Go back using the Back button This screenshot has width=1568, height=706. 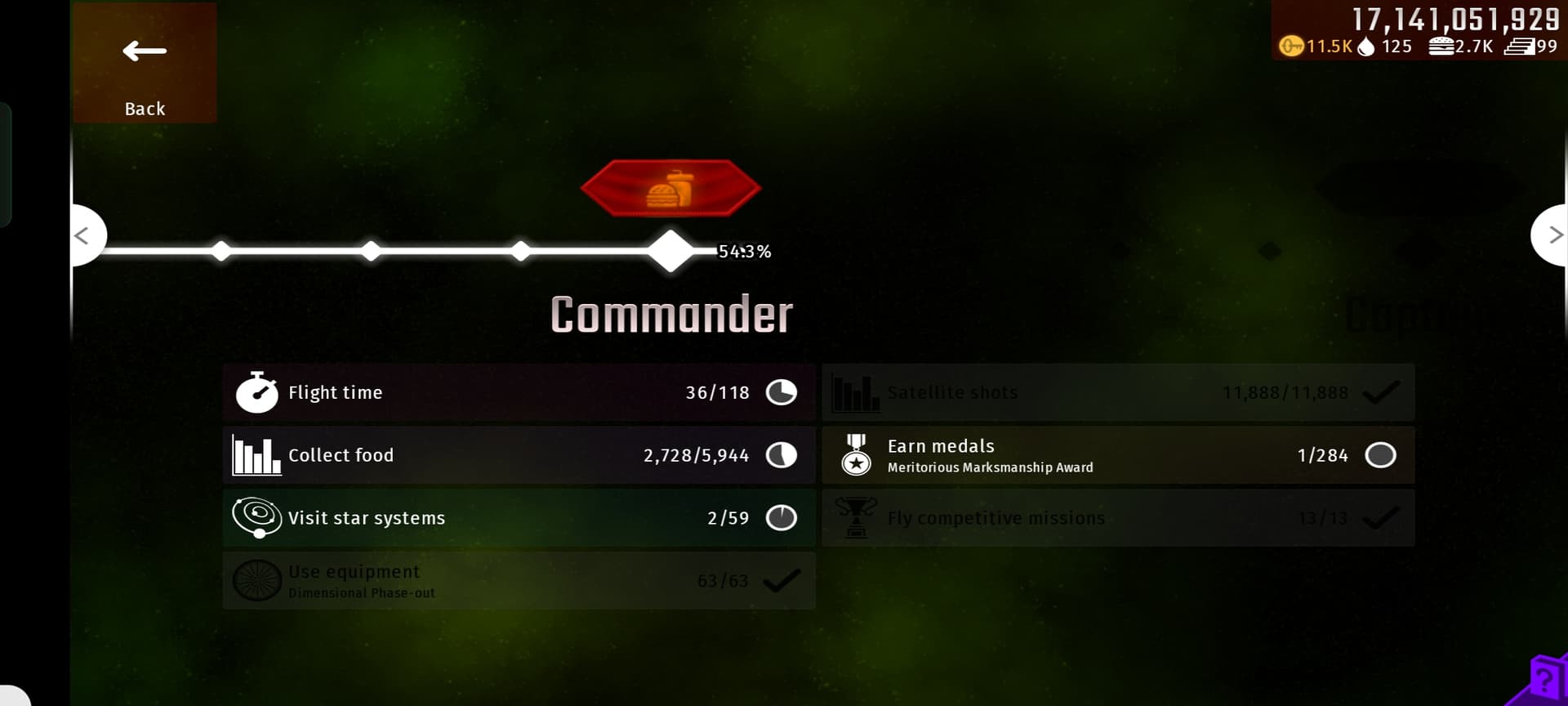click(x=145, y=64)
